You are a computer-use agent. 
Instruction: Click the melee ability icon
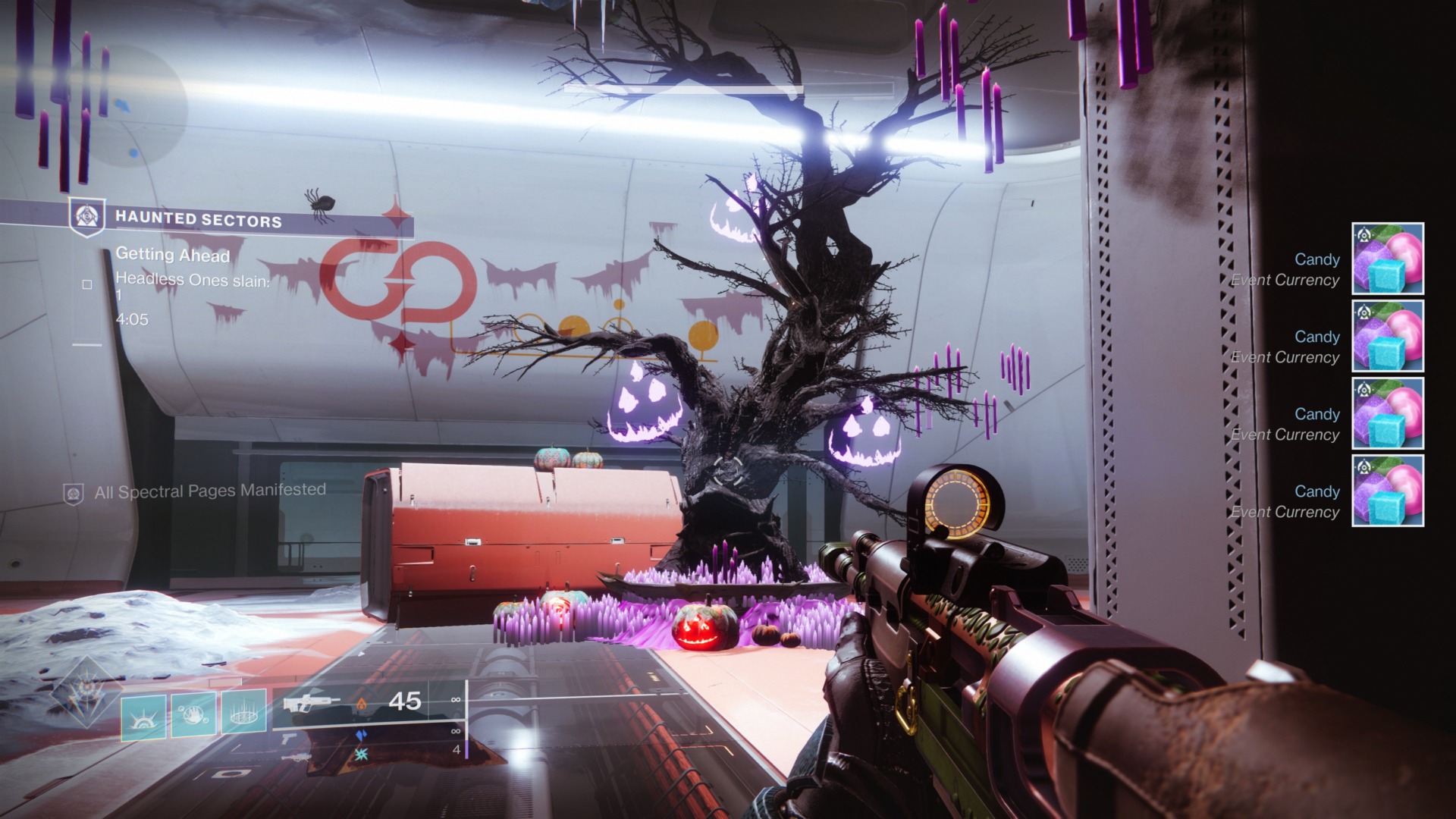tap(193, 714)
